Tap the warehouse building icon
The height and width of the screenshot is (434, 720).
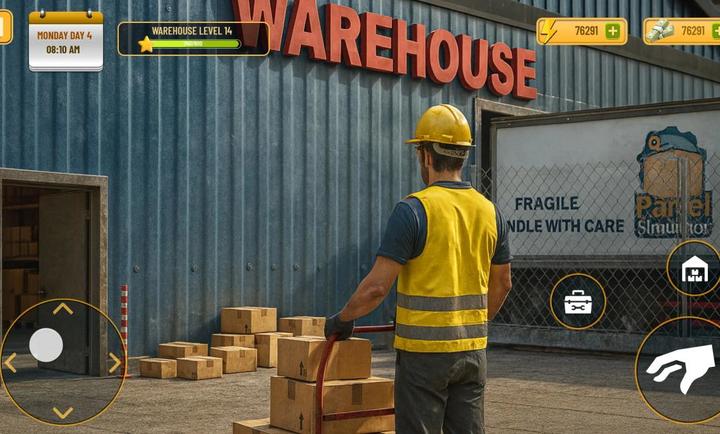(x=694, y=269)
